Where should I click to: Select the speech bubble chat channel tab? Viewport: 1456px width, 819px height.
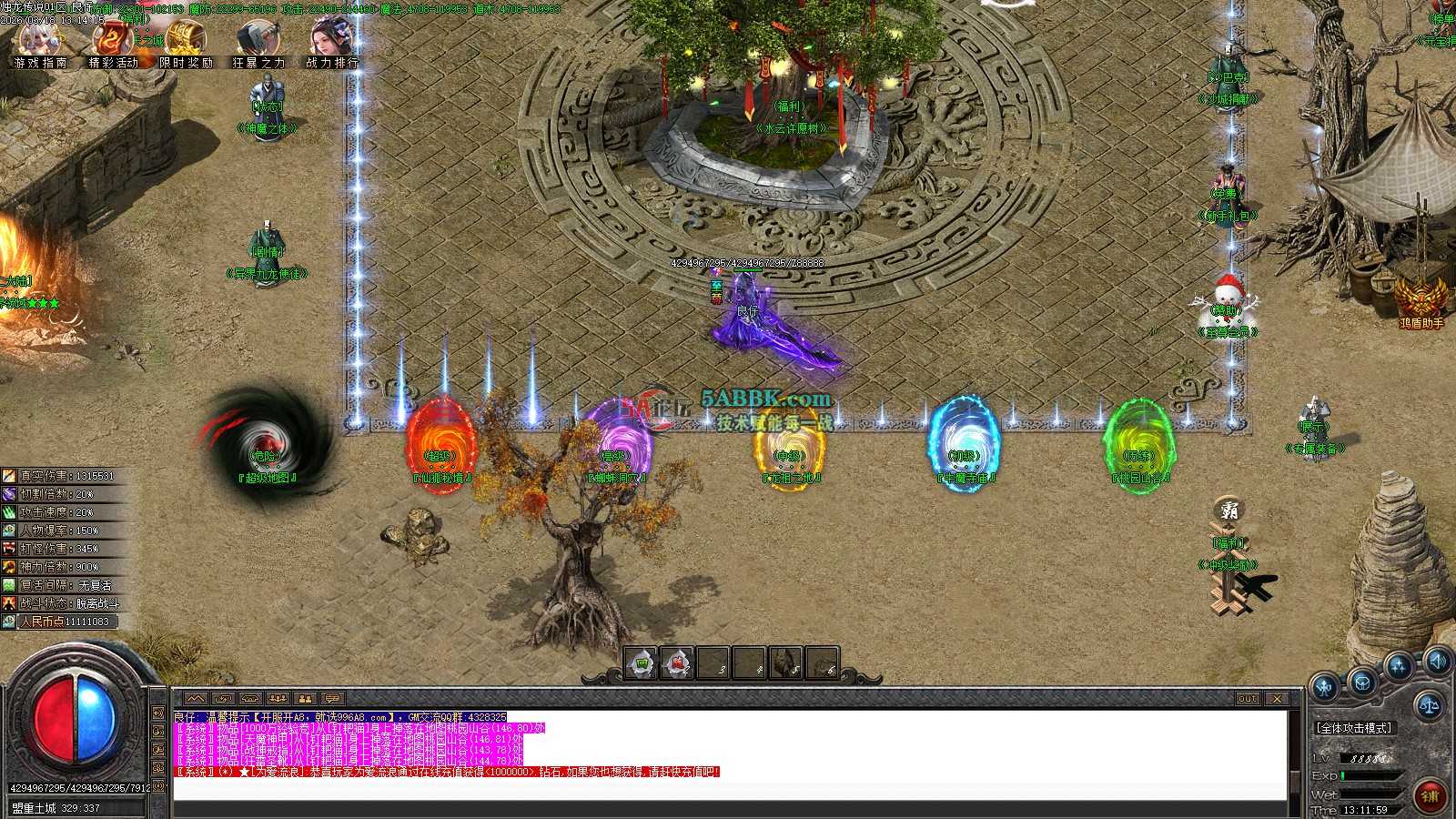(331, 698)
